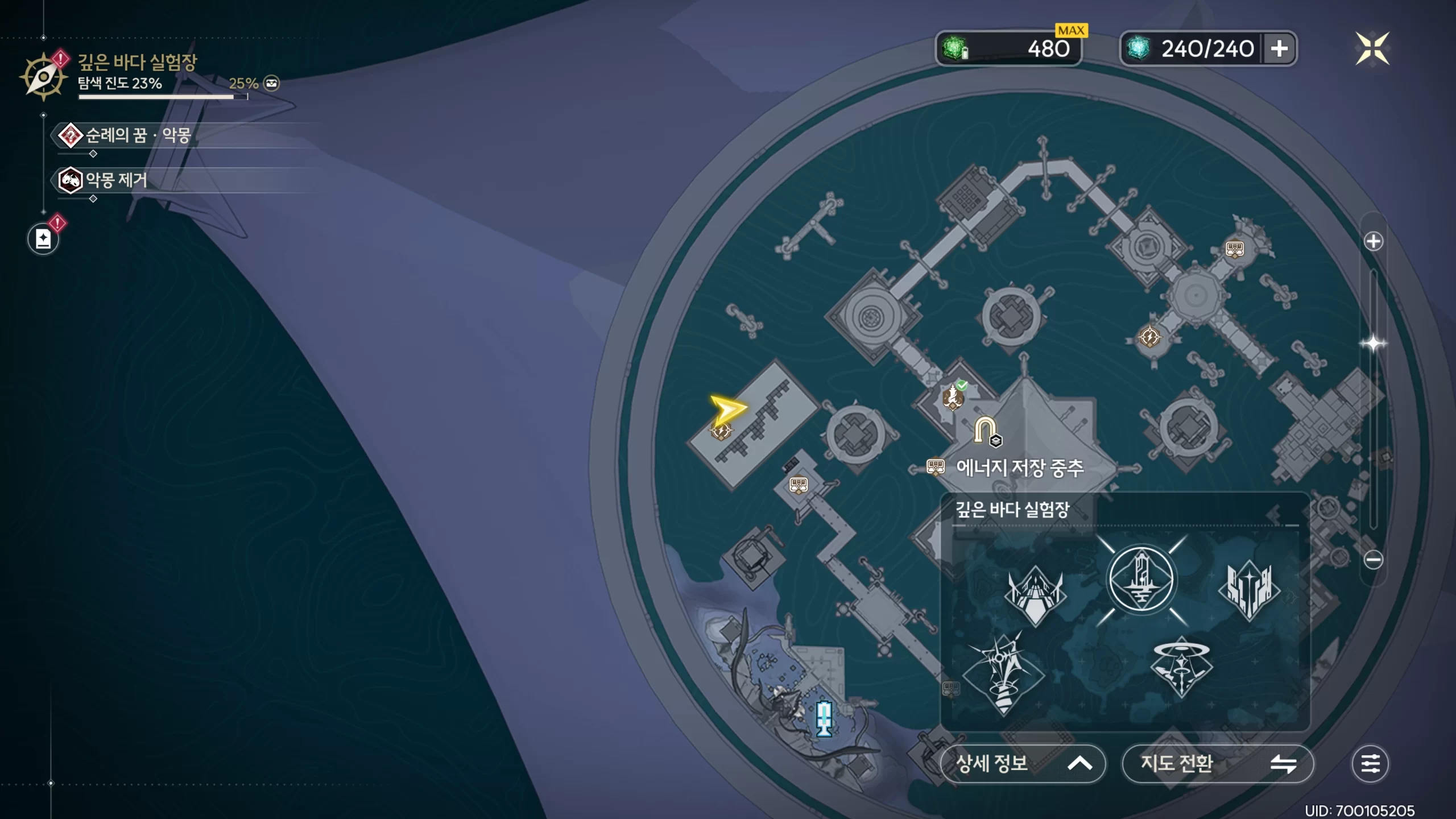
Task: Choose the haloed figure area emblem
Action: pos(1181,667)
